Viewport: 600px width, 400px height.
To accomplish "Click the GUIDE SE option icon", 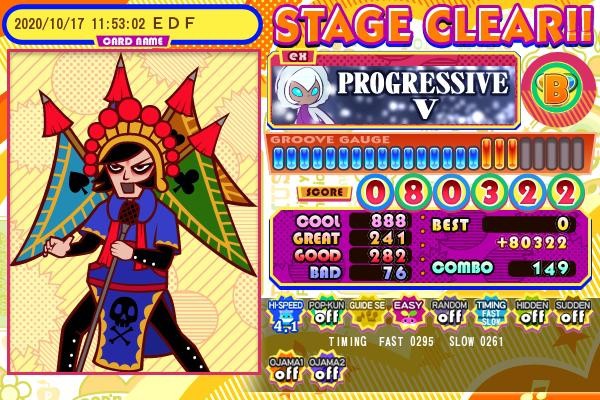I will (365, 314).
